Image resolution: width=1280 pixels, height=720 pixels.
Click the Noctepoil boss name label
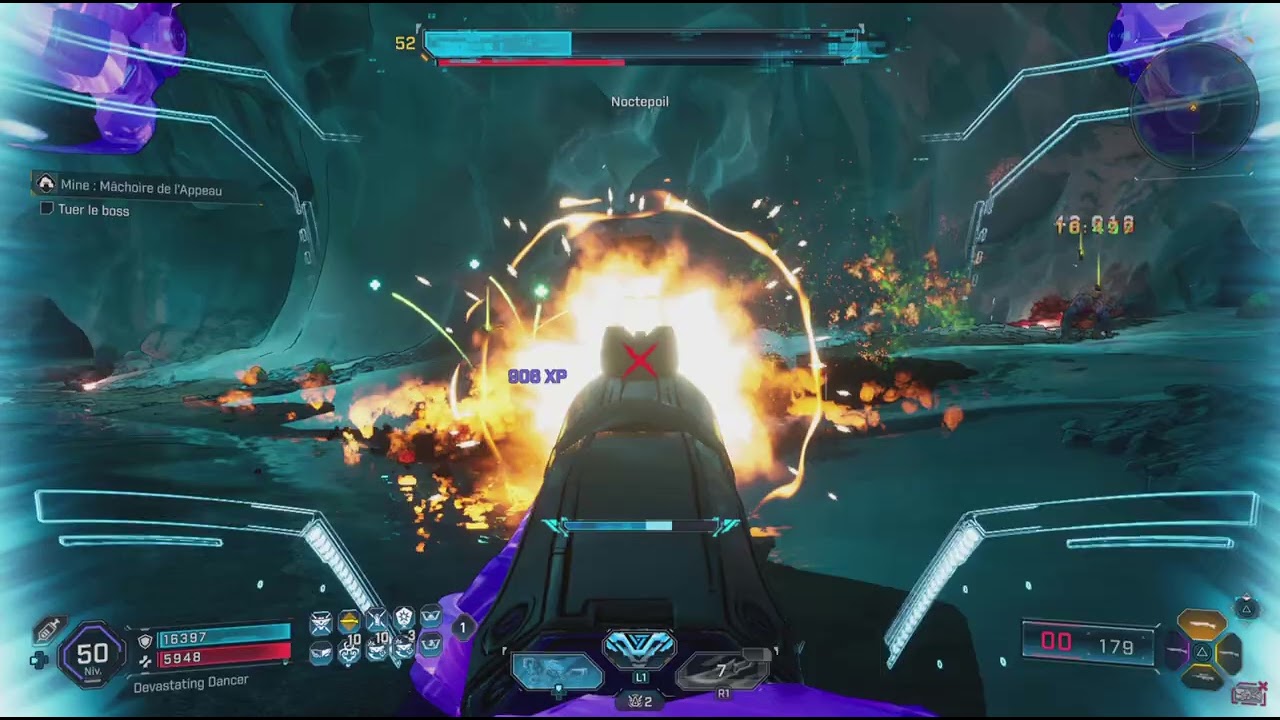coord(642,101)
